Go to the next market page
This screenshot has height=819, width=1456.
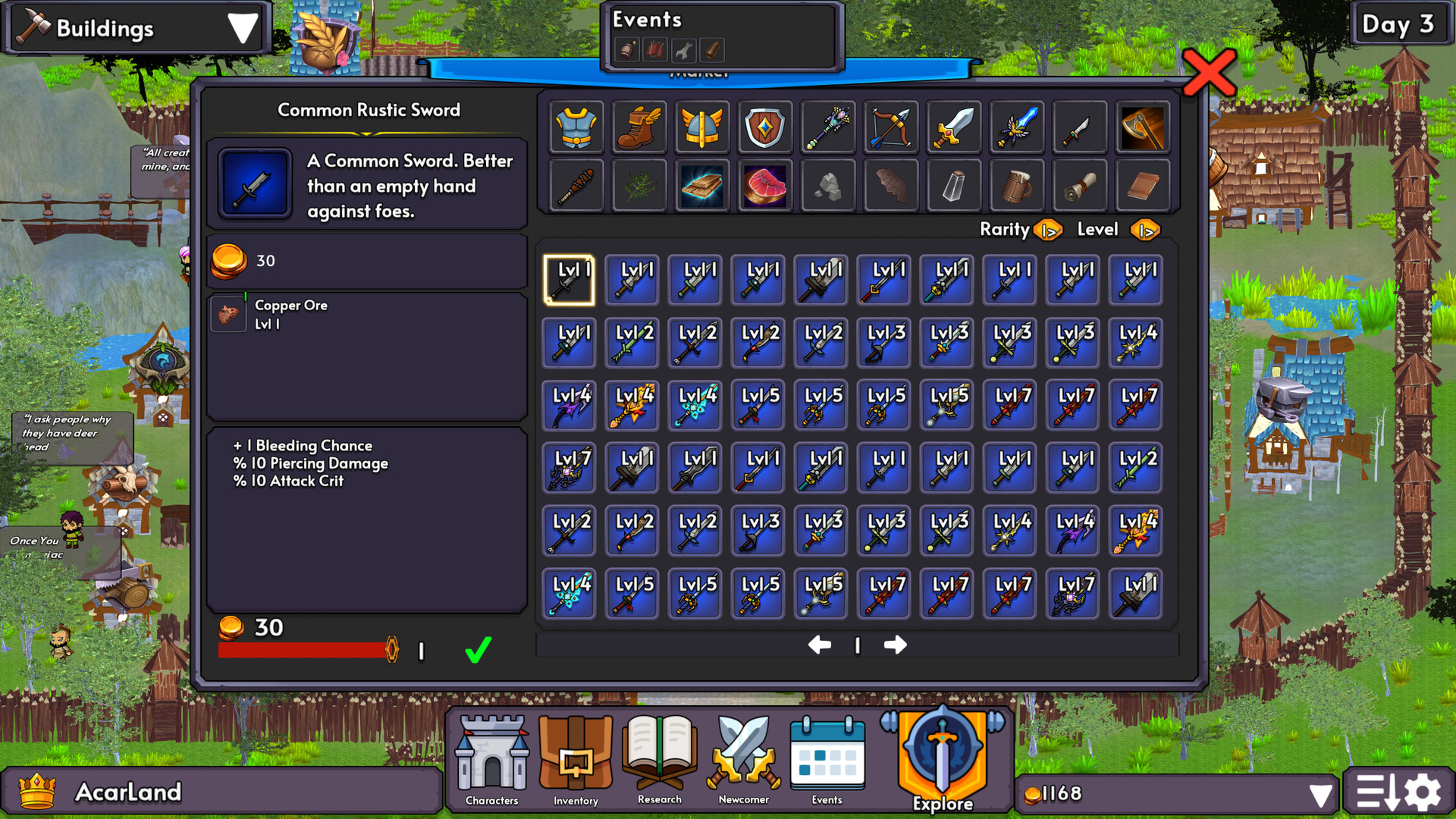pyautogui.click(x=896, y=645)
